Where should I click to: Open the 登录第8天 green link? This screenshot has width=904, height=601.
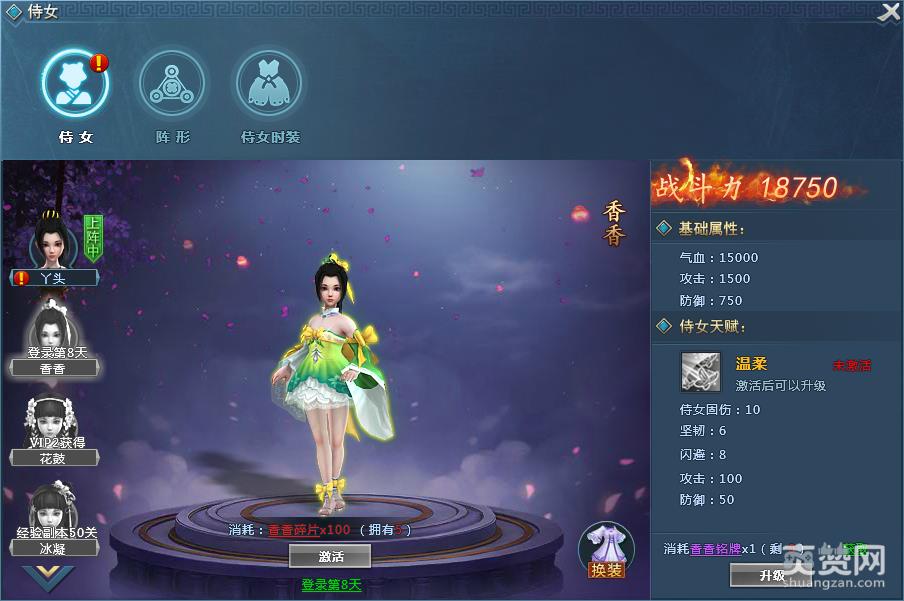coord(331,585)
